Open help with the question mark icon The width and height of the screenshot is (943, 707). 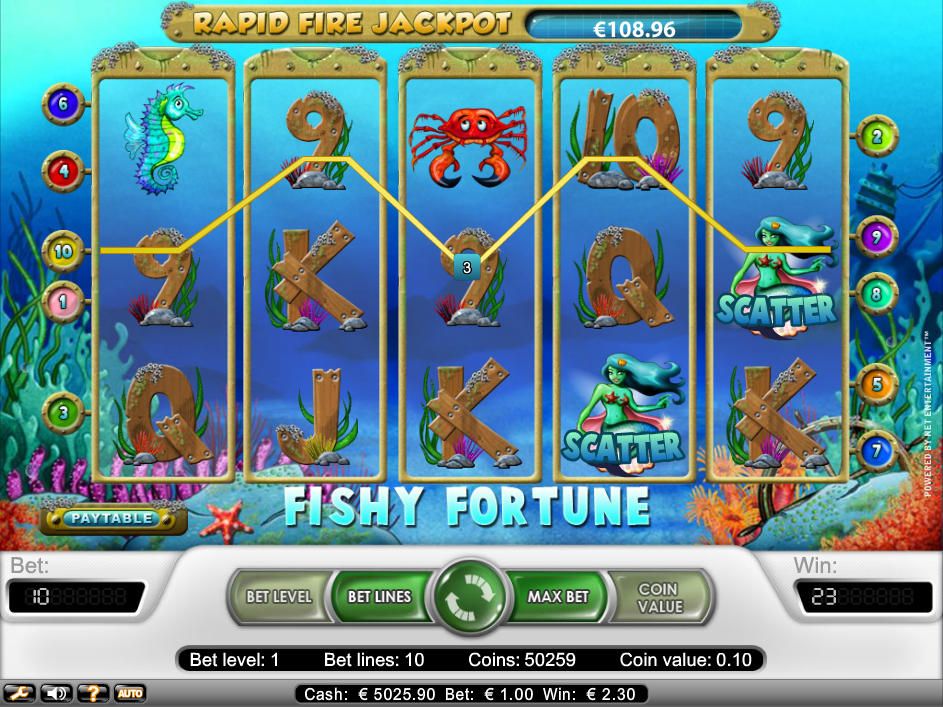coord(93,692)
